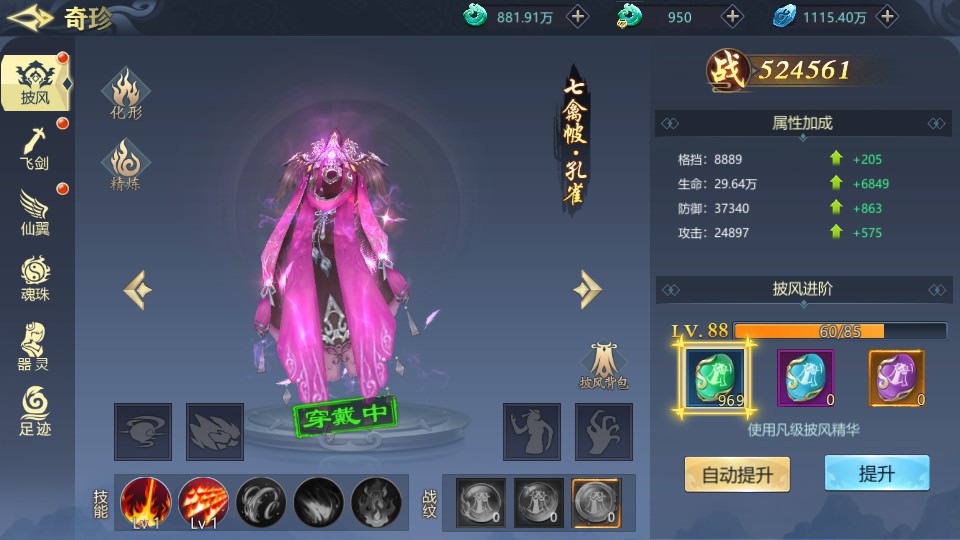The width and height of the screenshot is (960, 540).
Task: Select the green cloak essence with 969
Action: (713, 377)
